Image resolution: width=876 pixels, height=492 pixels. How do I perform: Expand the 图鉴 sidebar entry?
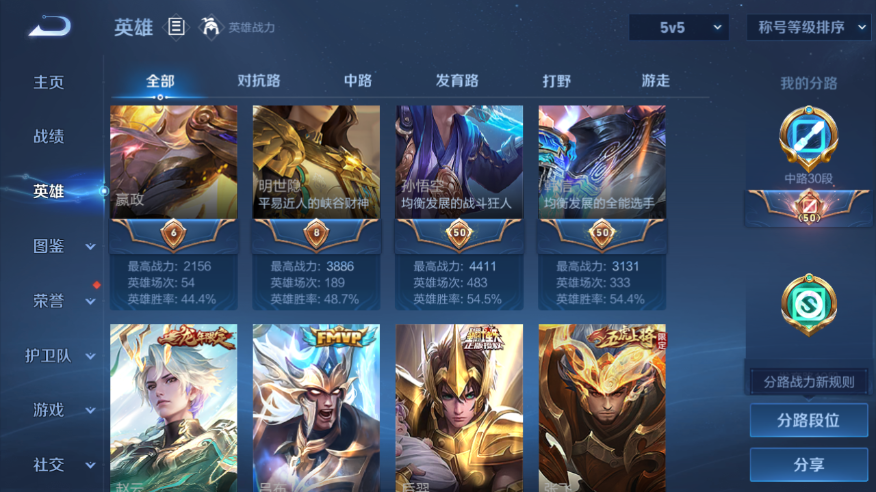coord(60,245)
